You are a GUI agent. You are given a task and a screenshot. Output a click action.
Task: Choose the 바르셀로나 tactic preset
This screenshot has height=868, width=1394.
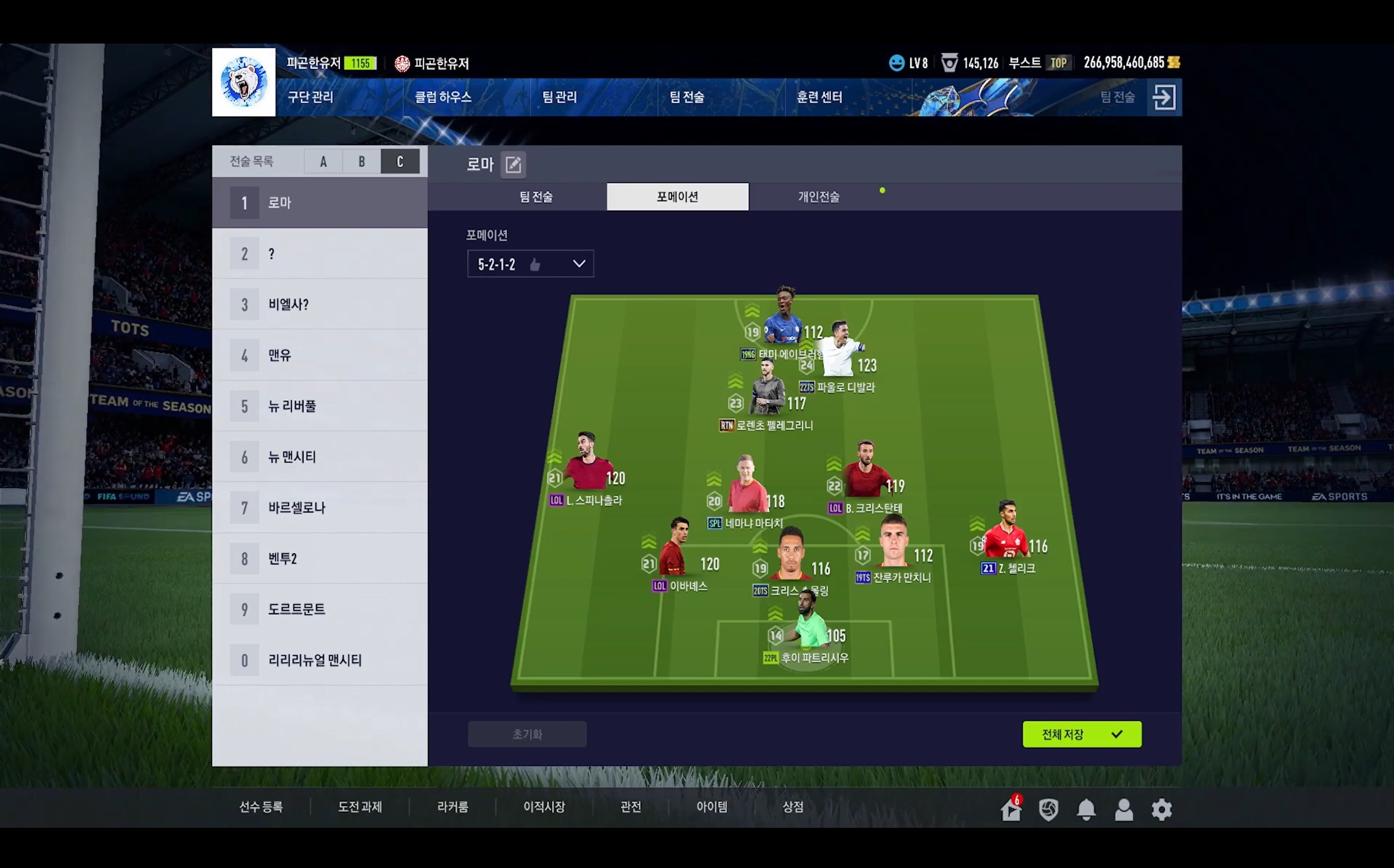[x=320, y=507]
